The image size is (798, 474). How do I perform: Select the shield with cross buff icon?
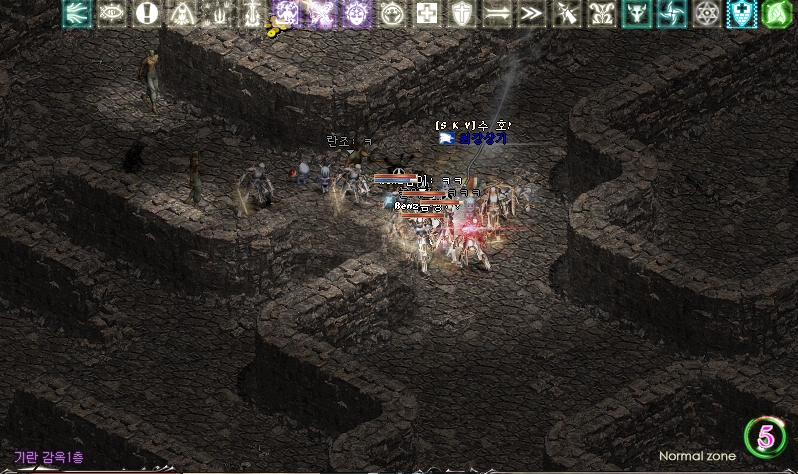point(461,13)
